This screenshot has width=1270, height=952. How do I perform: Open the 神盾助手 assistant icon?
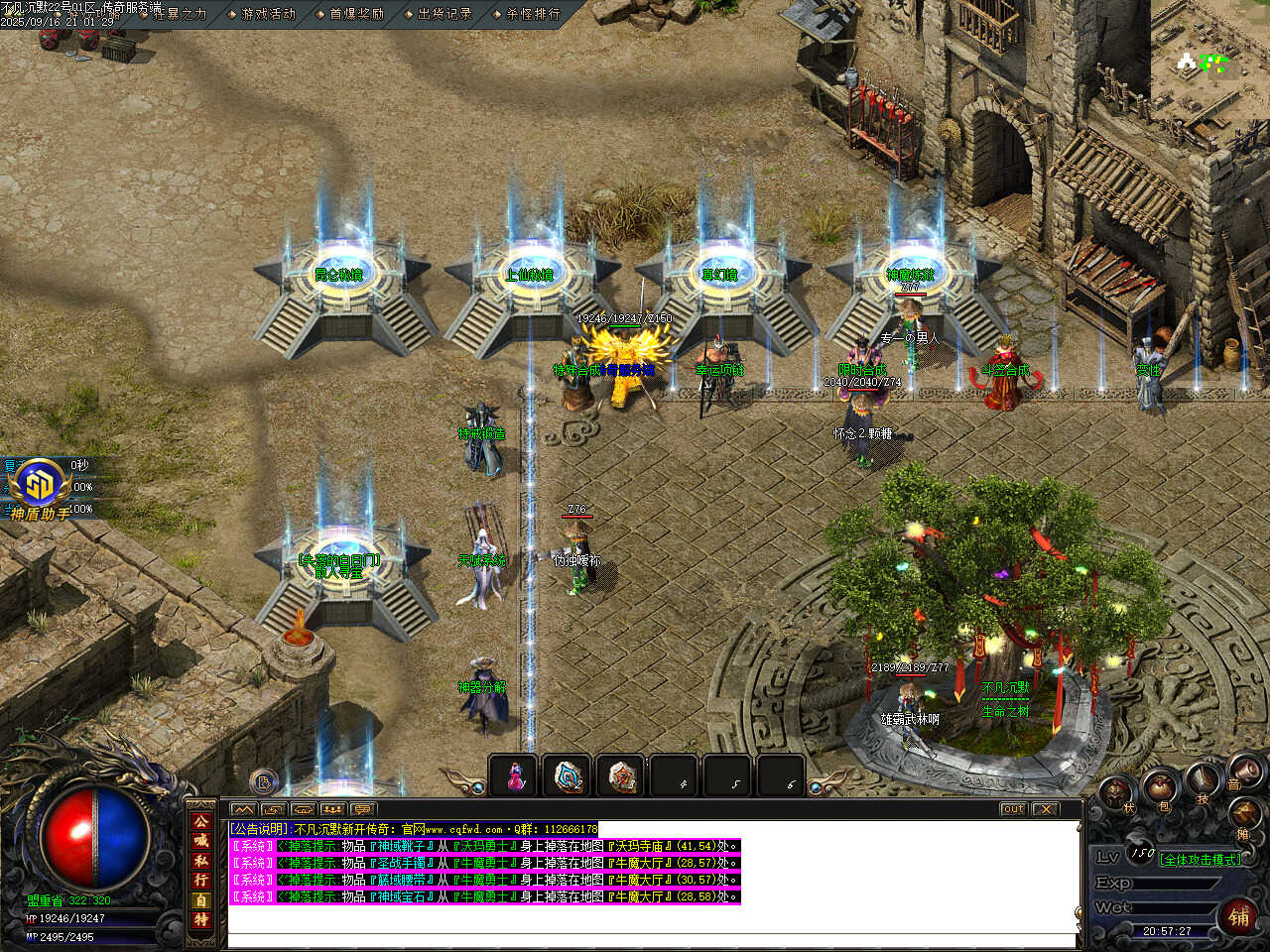[x=40, y=486]
